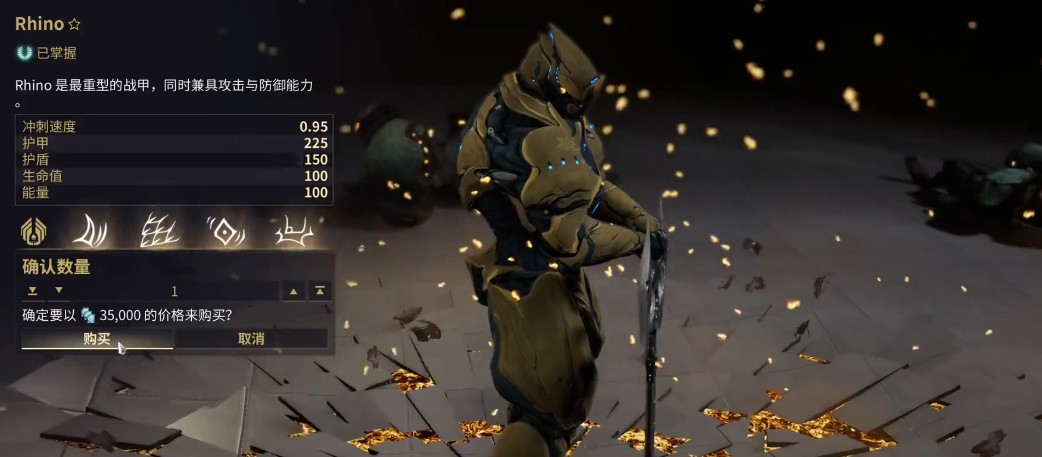Inspect the Roar ability icon
This screenshot has height=457, width=1042.
(x=225, y=231)
